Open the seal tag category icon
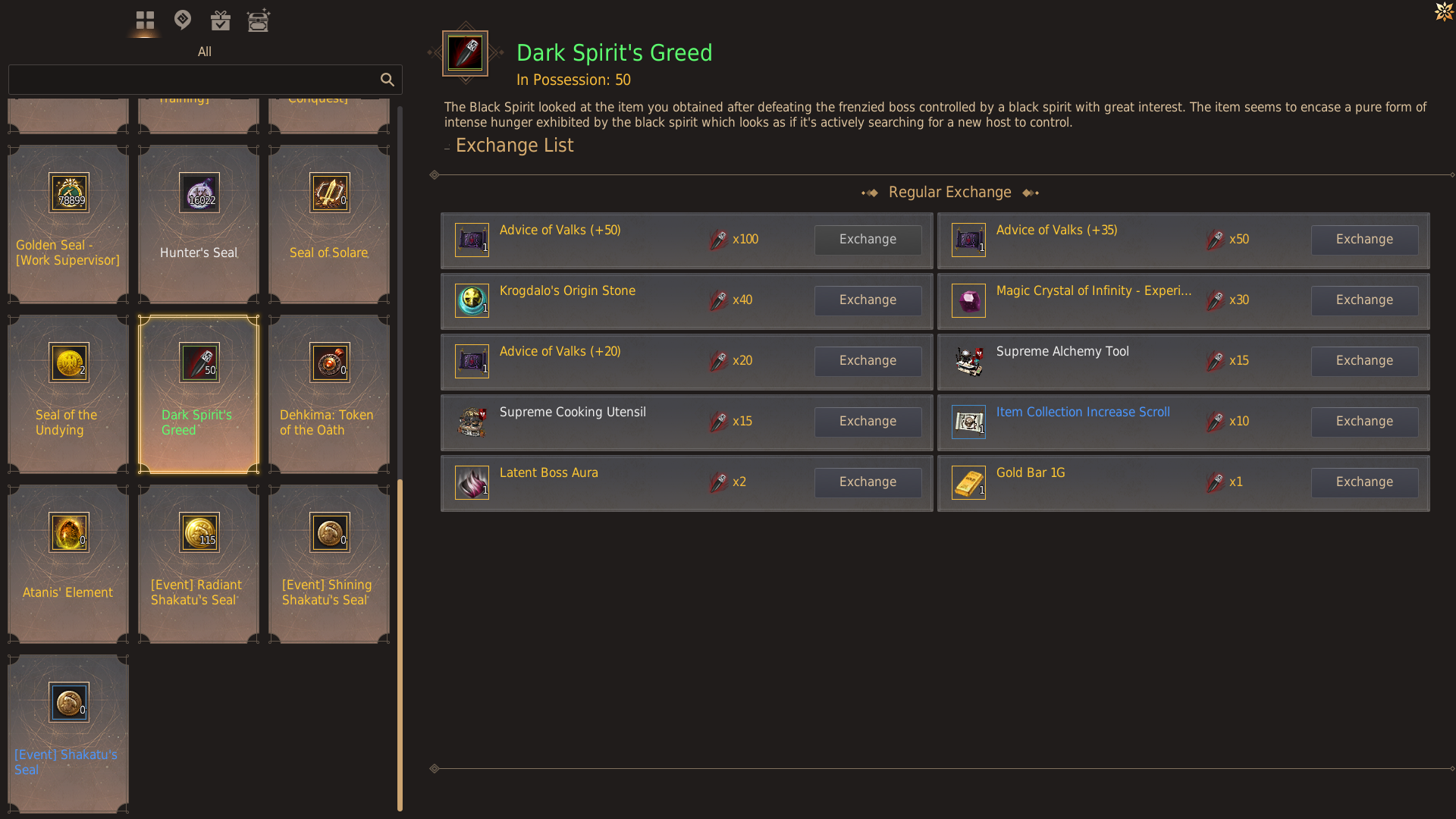This screenshot has width=1456, height=819. click(182, 20)
